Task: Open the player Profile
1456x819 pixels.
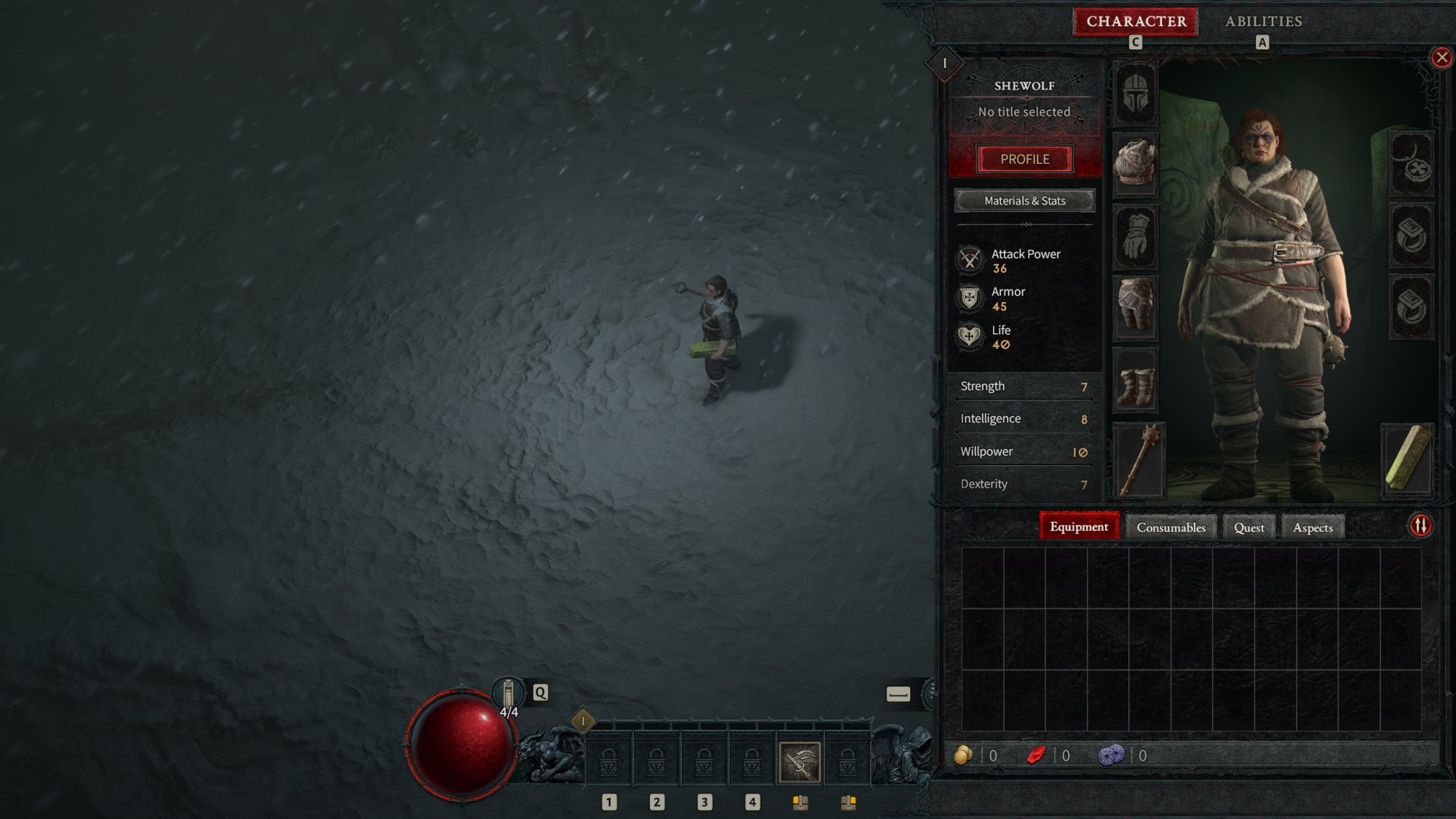Action: pos(1024,159)
